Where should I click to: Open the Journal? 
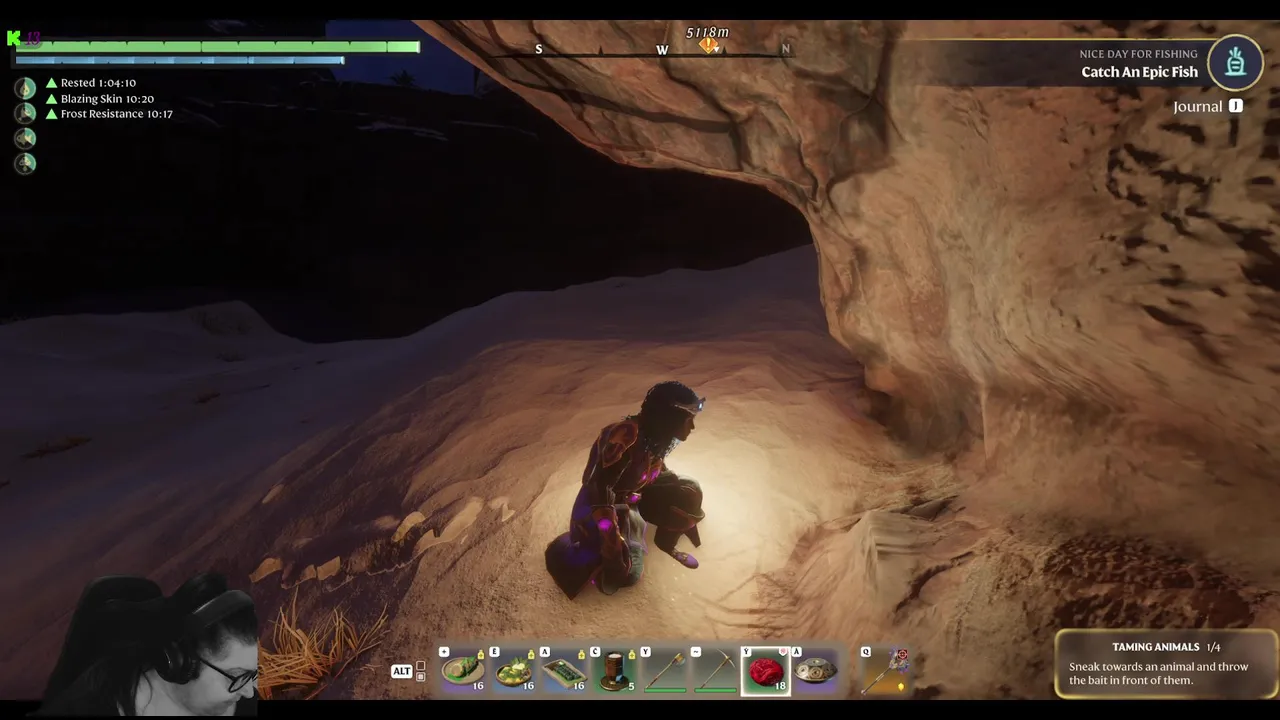(x=1198, y=106)
